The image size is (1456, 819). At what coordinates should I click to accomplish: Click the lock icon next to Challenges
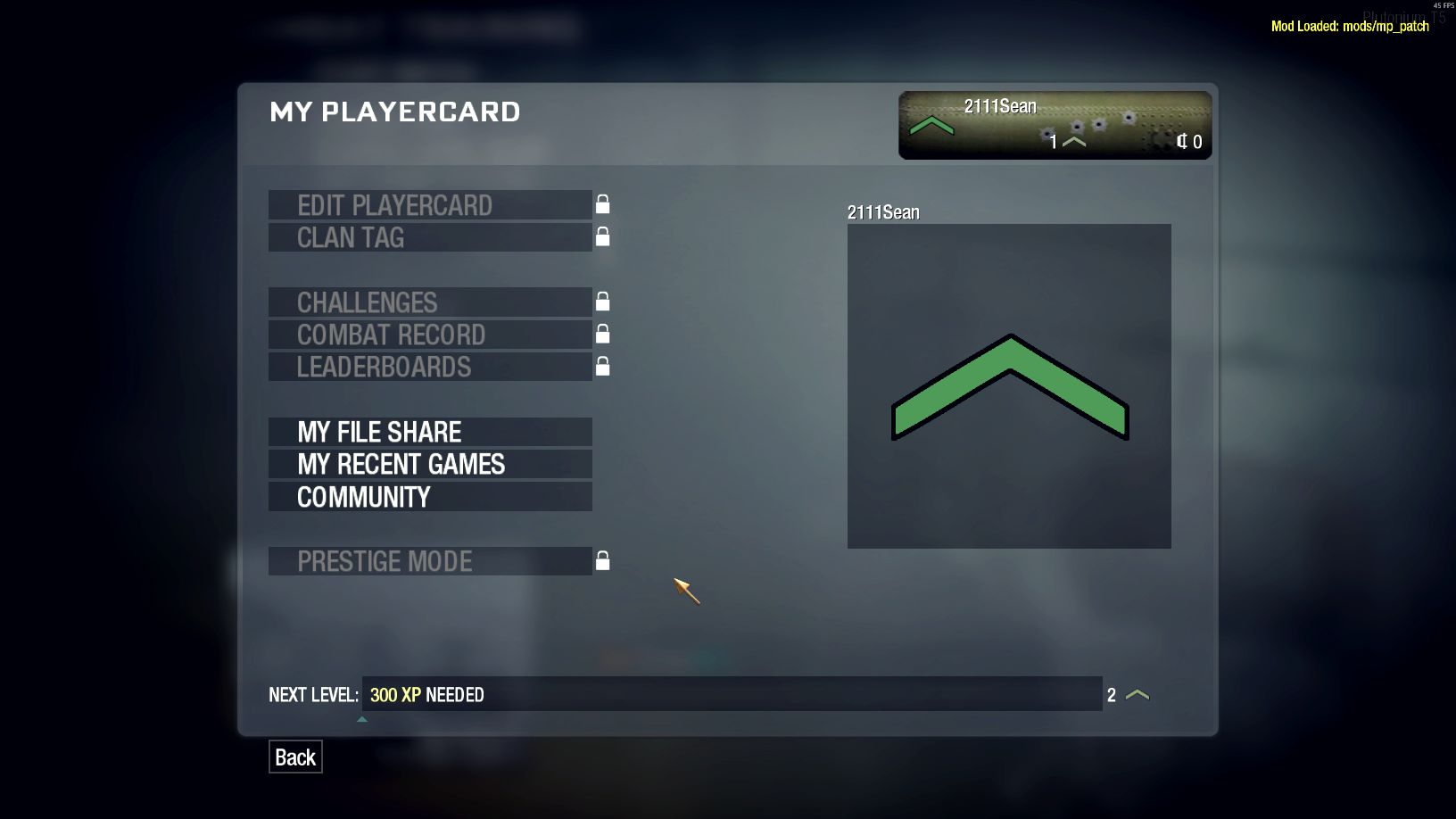click(x=602, y=302)
